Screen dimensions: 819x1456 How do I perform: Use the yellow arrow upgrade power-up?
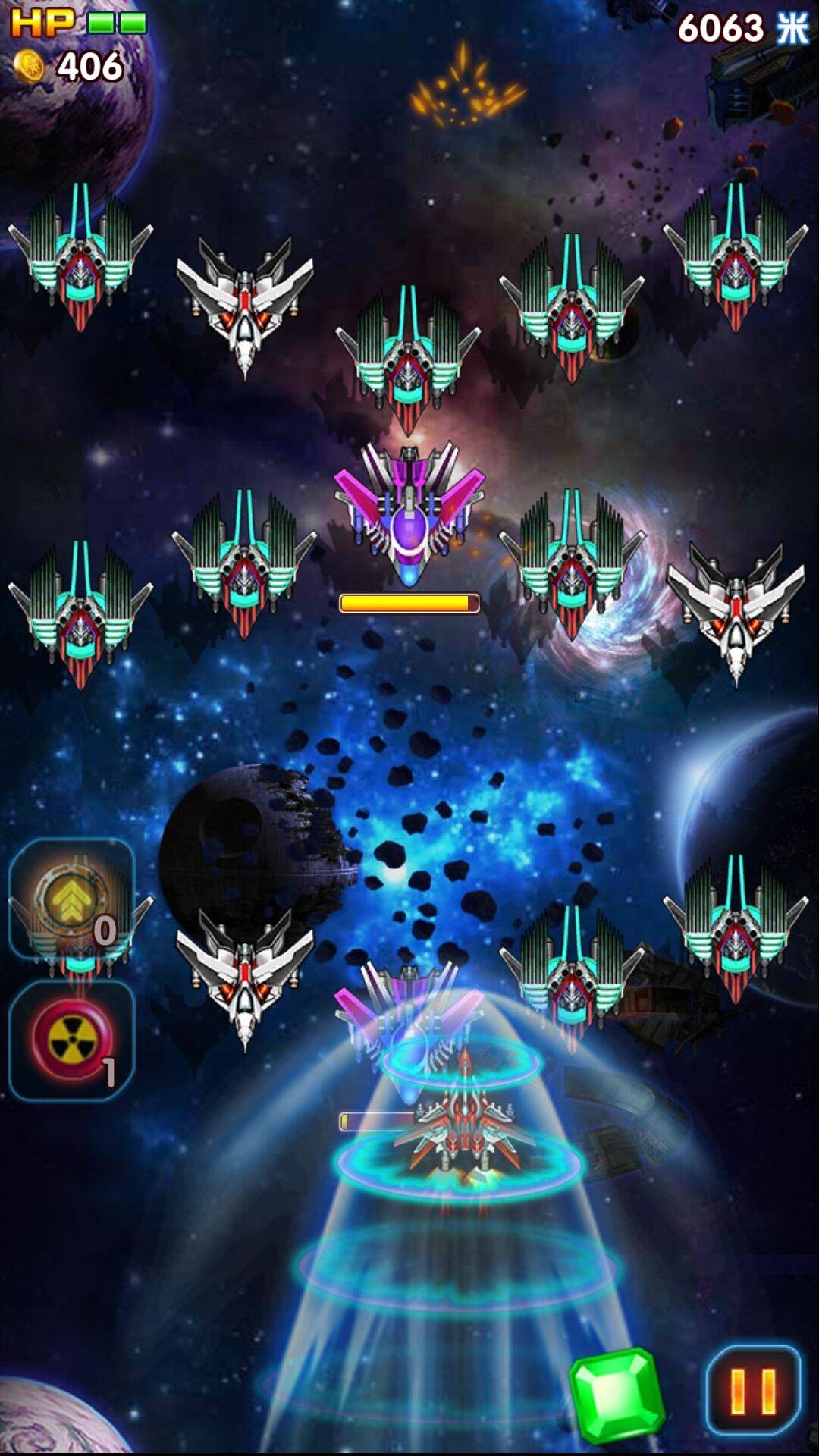[71, 899]
